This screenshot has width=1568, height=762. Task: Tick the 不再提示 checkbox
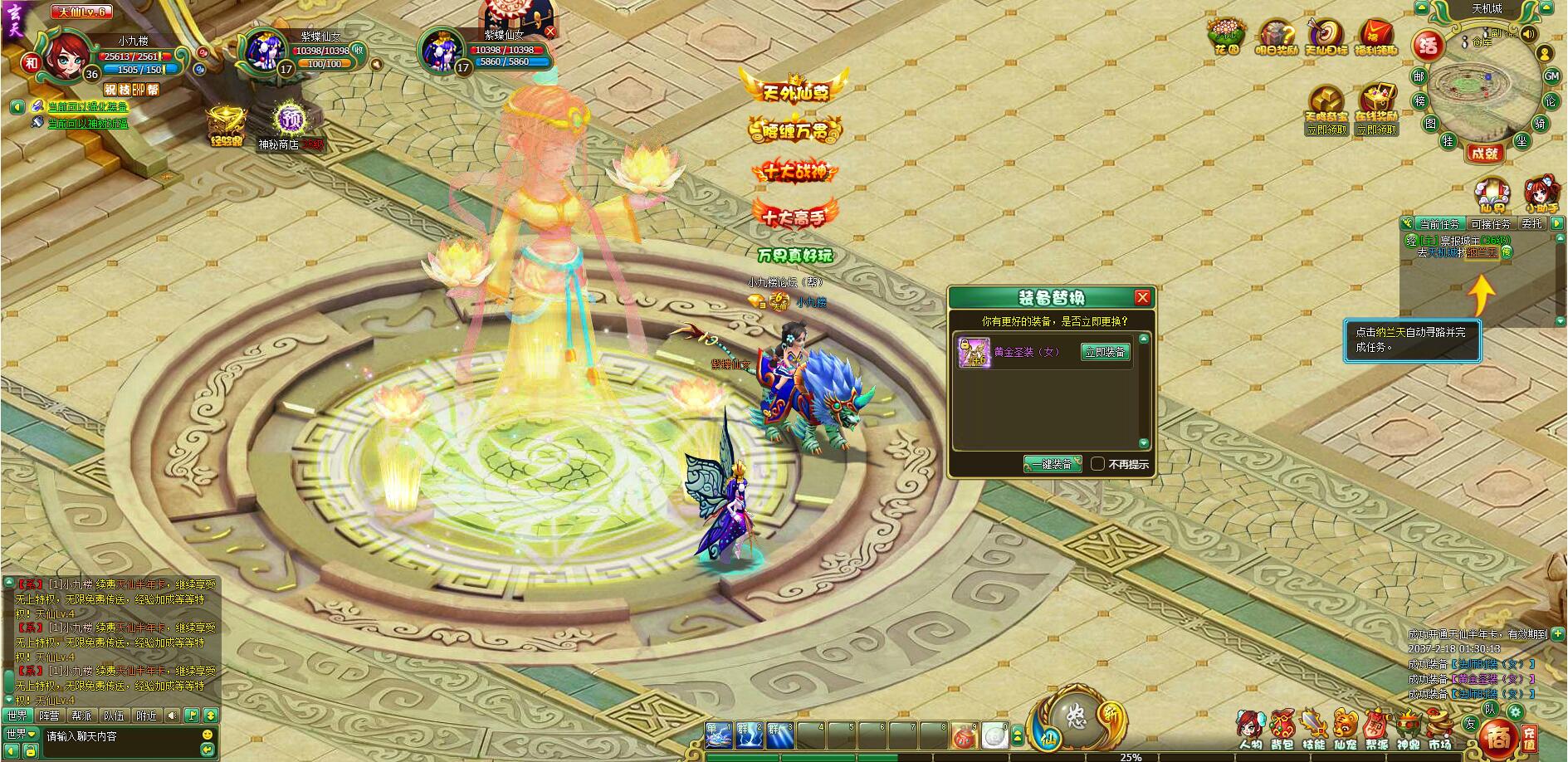point(1097,464)
